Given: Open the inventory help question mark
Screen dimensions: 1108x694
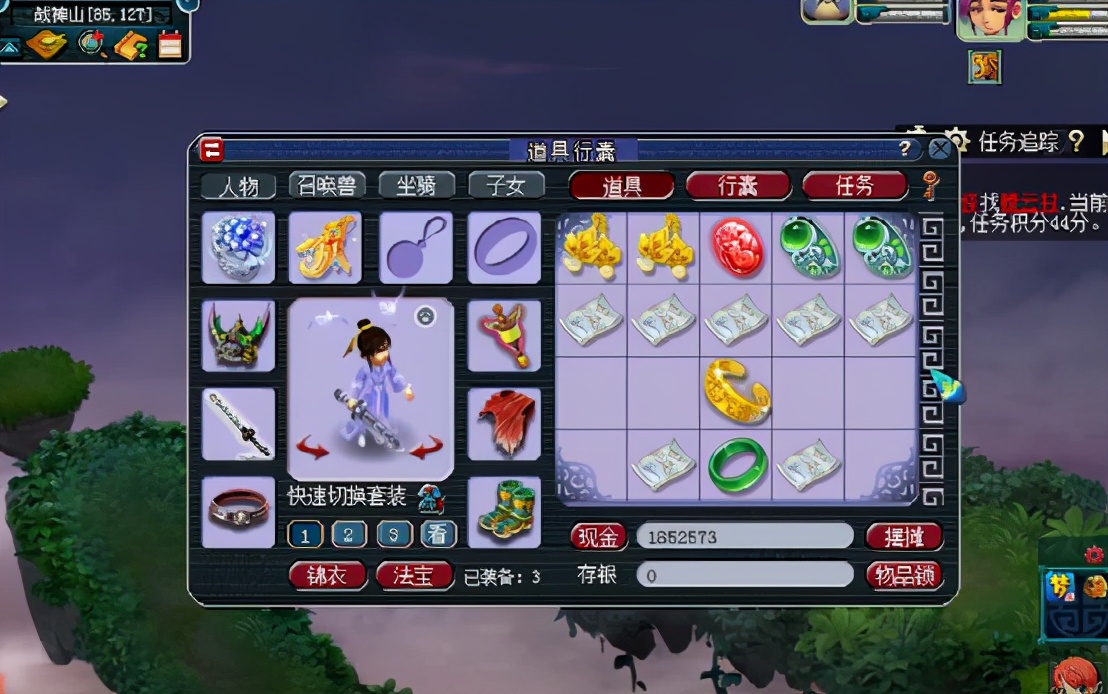Looking at the screenshot, I should [x=905, y=150].
